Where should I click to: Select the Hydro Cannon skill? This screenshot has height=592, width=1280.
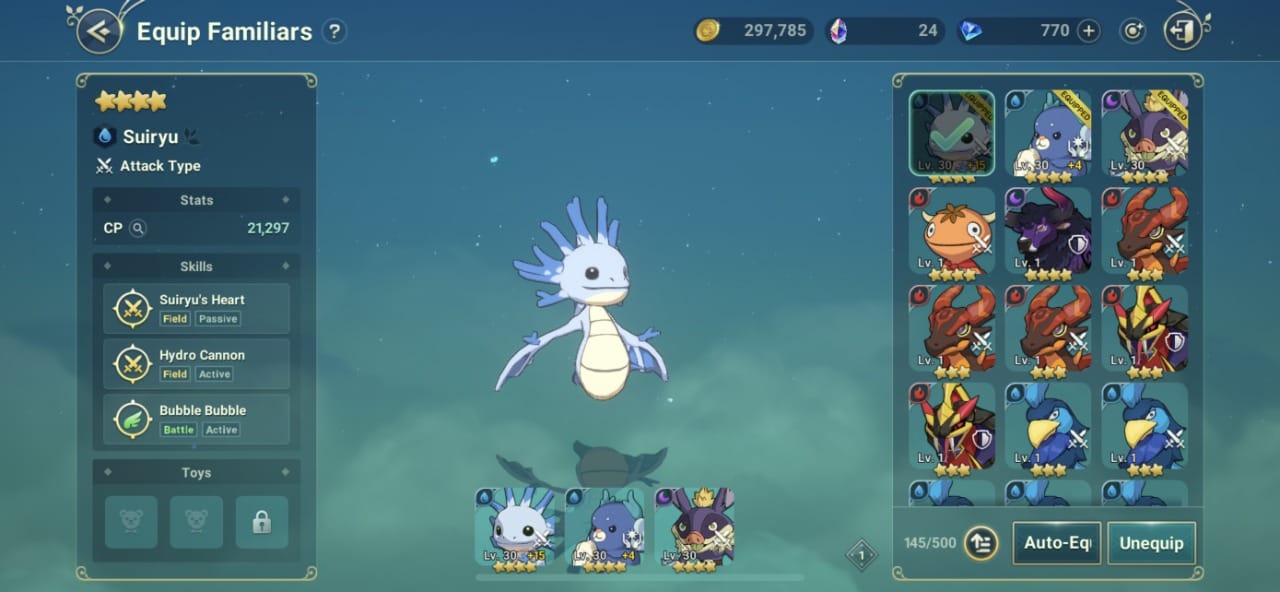point(196,363)
